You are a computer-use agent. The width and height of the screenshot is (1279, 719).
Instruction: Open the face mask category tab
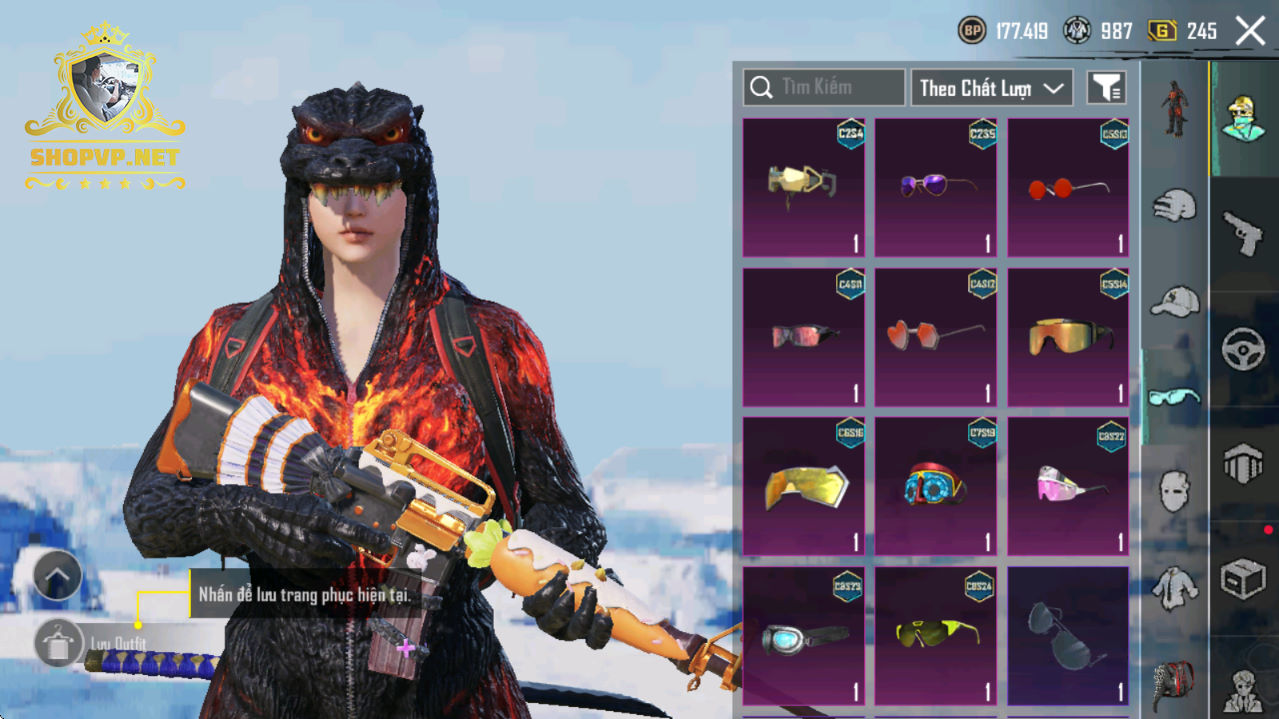tap(1174, 491)
